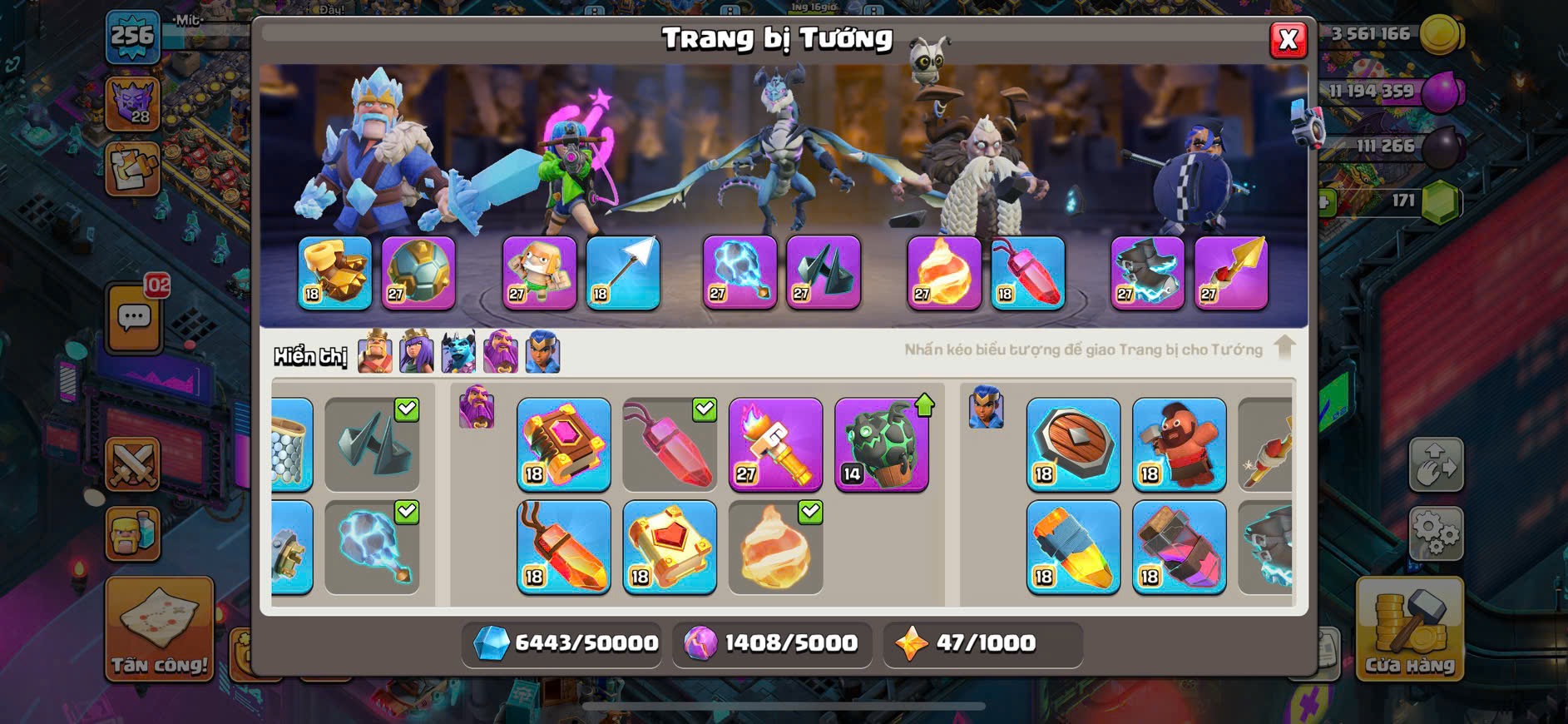Select the Archer Queen filter icon
The image size is (1568, 724).
pos(417,352)
